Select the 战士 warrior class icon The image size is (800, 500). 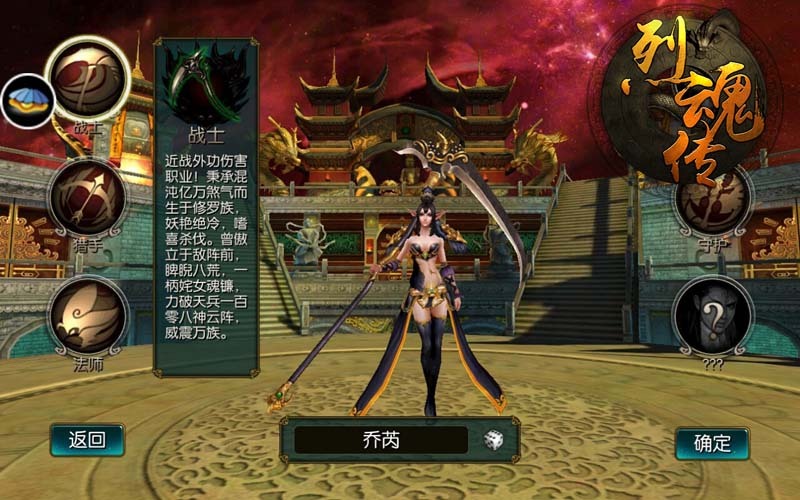[x=88, y=80]
